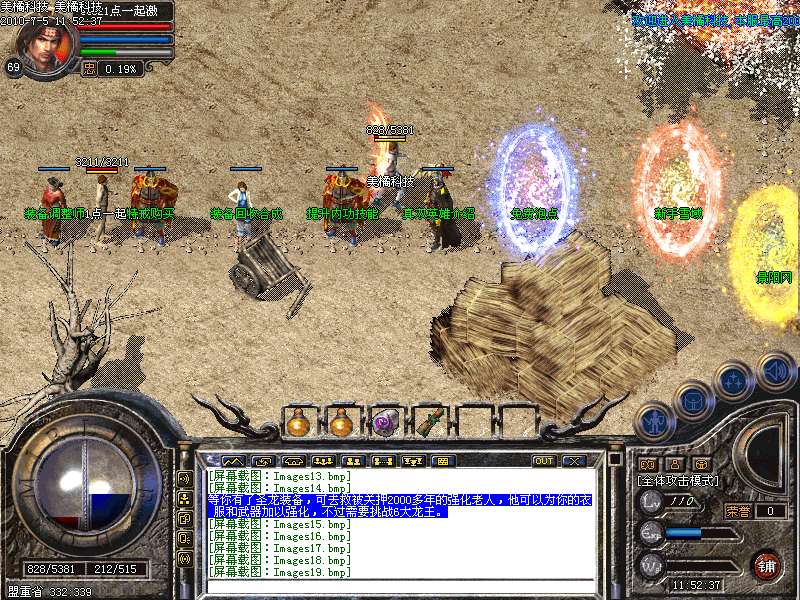Use the purple scroll in the belt
Image resolution: width=800 pixels, height=600 pixels.
pyautogui.click(x=385, y=423)
